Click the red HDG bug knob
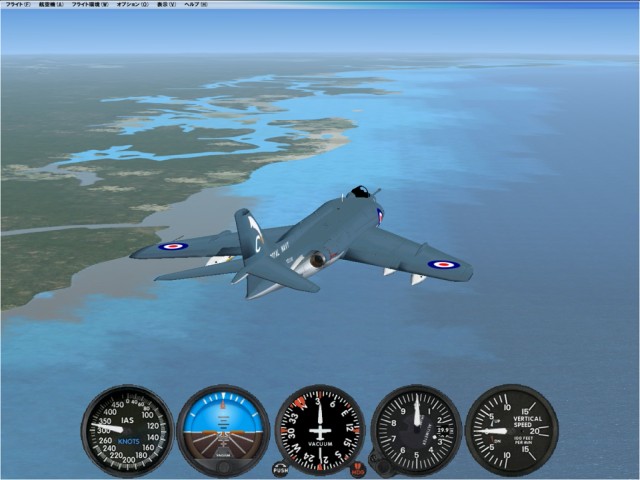640x480 pixels. pyautogui.click(x=358, y=467)
